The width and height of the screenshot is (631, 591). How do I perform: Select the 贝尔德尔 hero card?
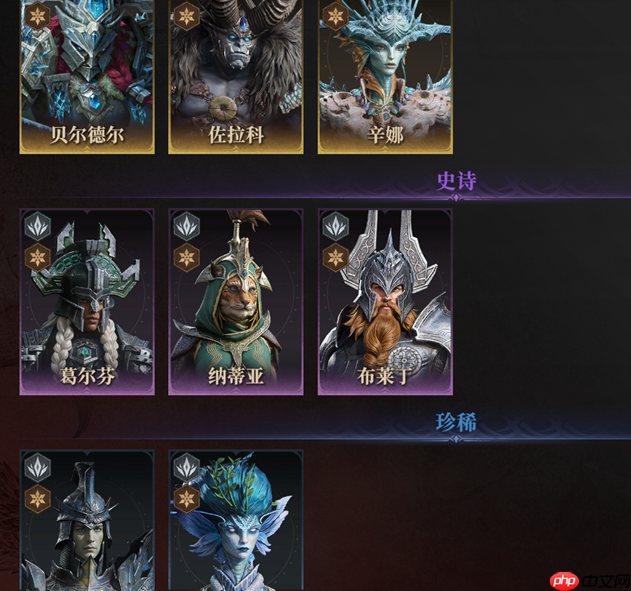[x=87, y=76]
